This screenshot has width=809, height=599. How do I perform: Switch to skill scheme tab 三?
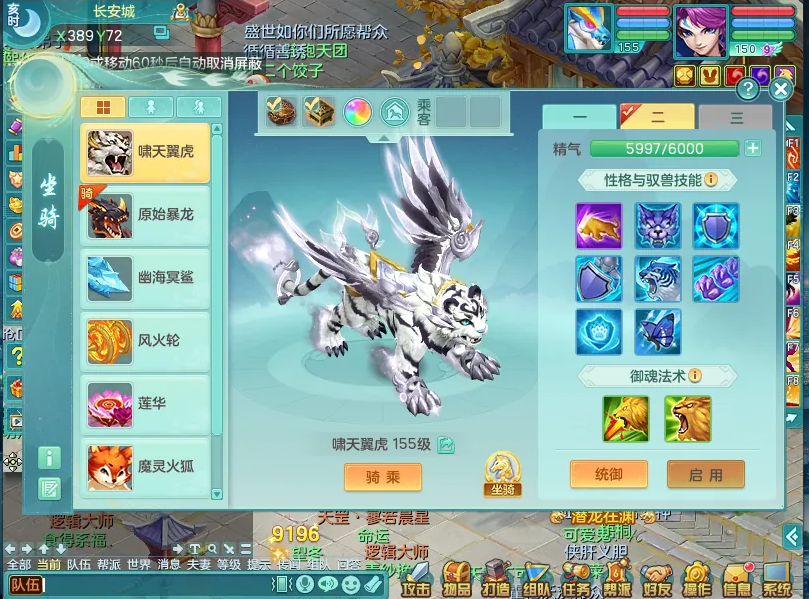point(736,117)
